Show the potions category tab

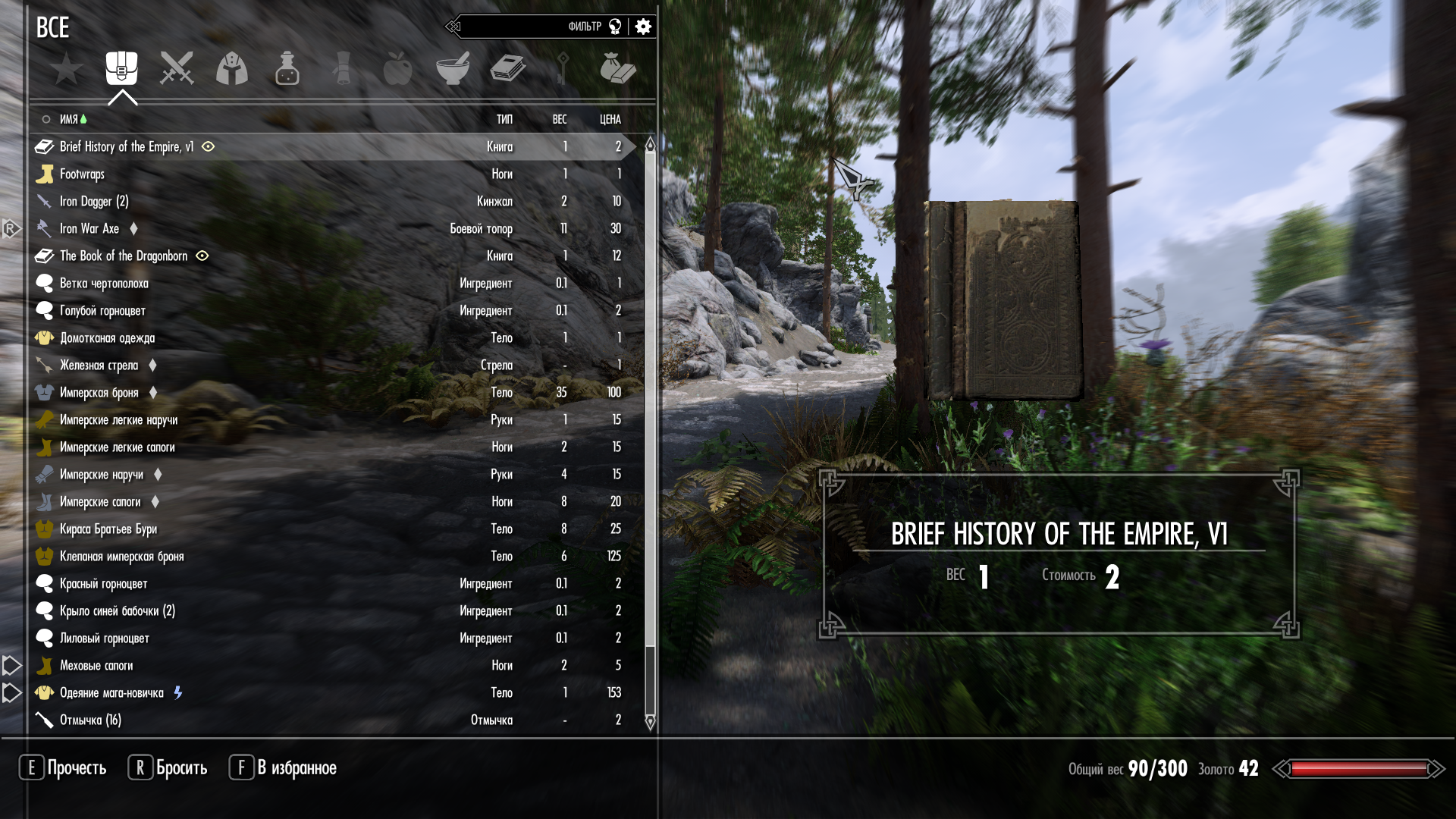[x=287, y=69]
